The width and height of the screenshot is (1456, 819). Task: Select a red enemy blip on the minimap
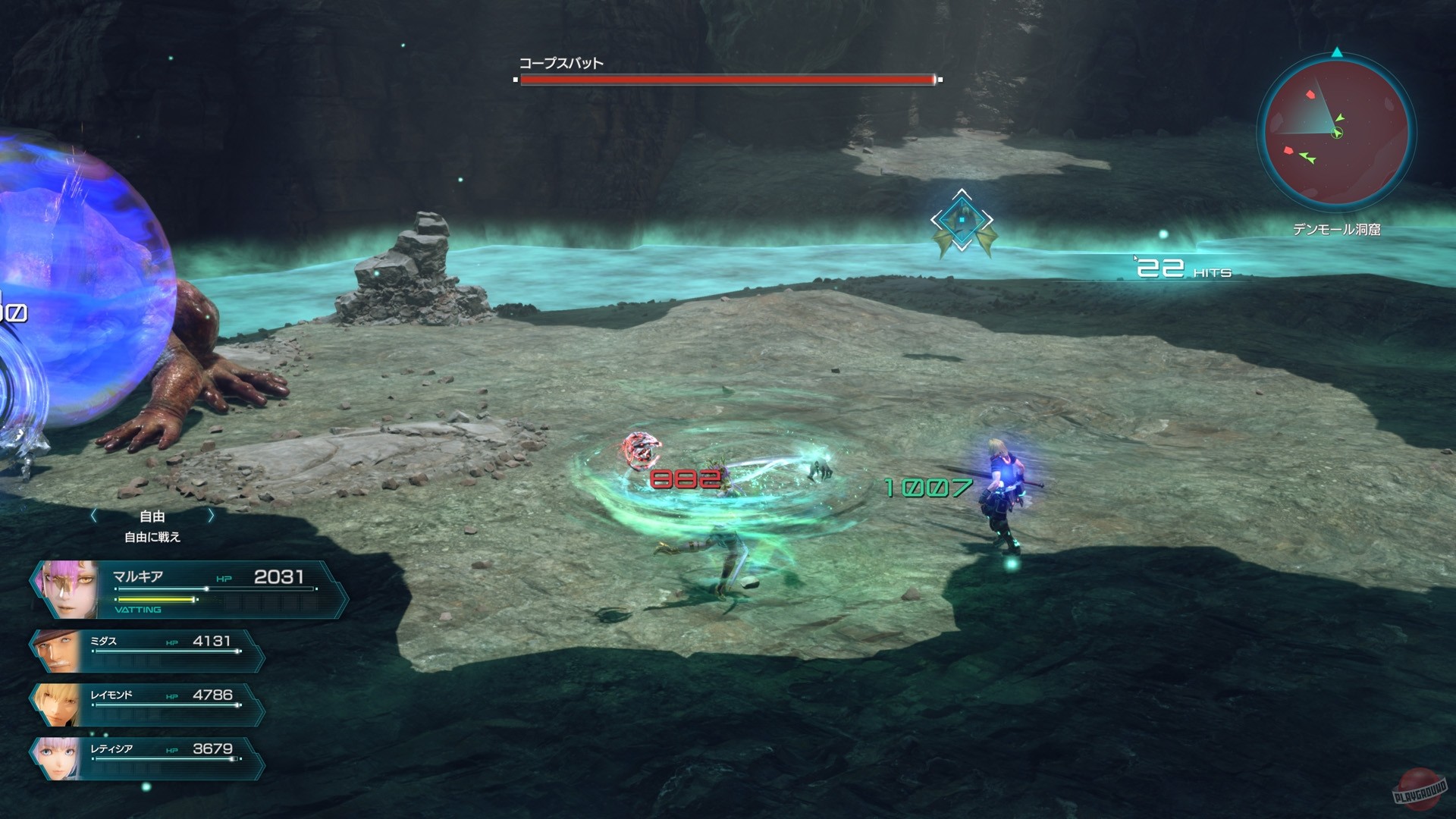click(1309, 96)
